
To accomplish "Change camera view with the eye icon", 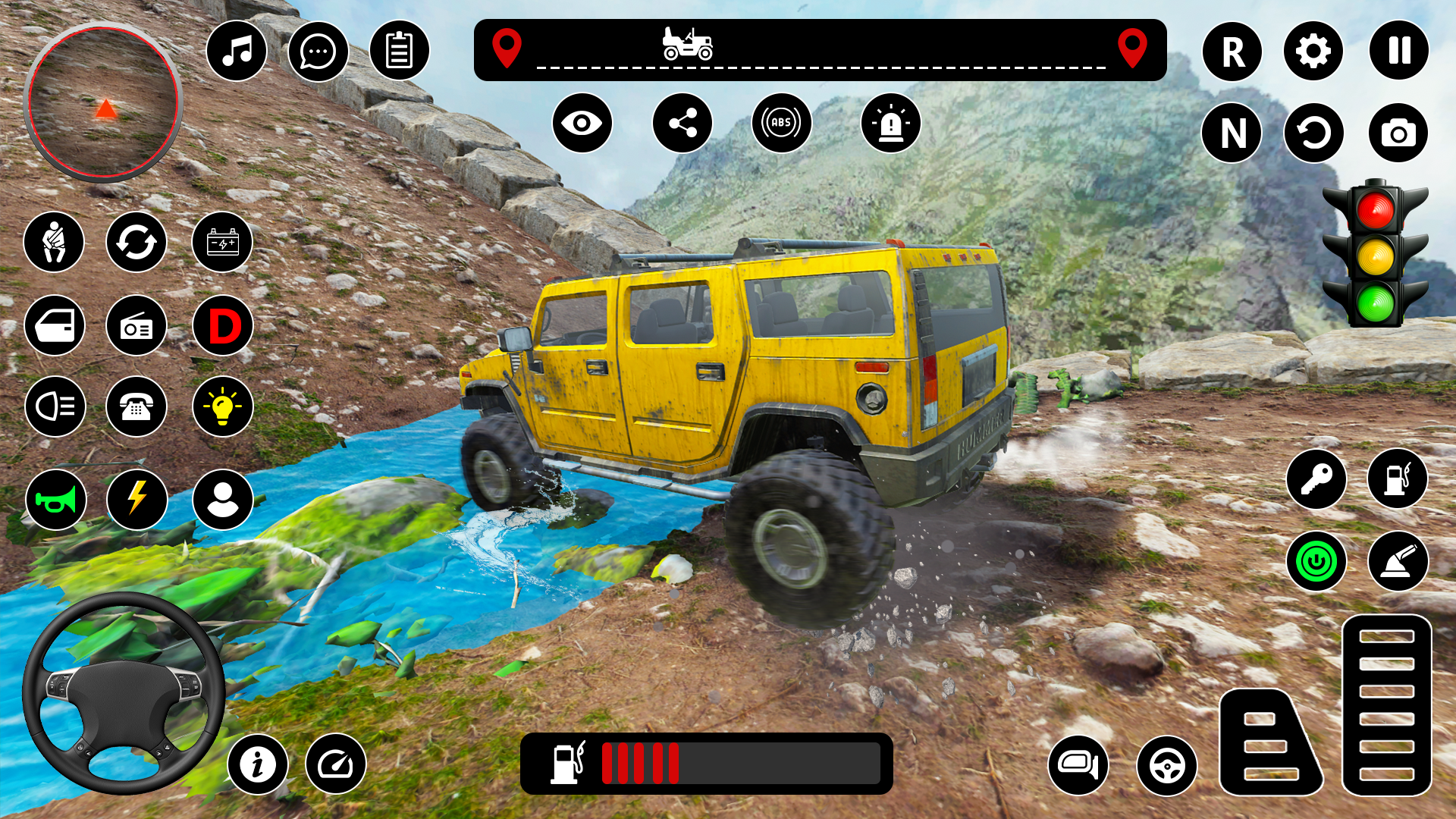I will coord(582,123).
